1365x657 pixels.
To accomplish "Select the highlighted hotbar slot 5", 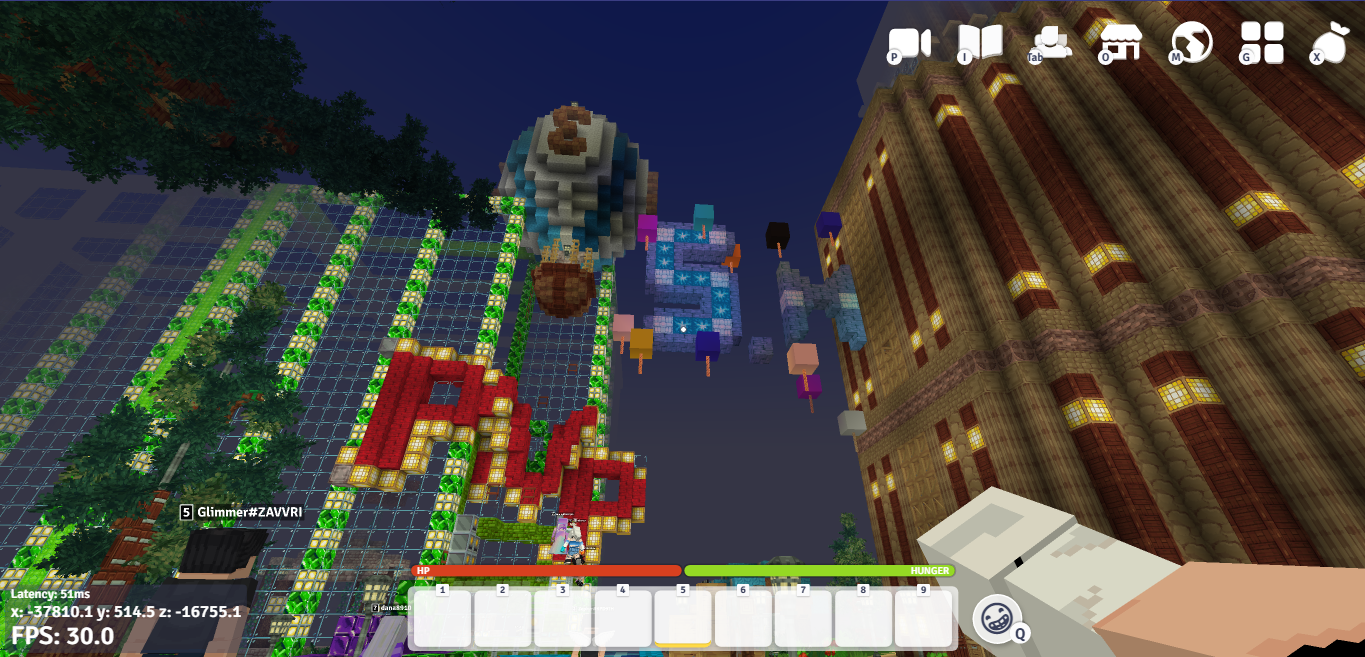I will 683,619.
